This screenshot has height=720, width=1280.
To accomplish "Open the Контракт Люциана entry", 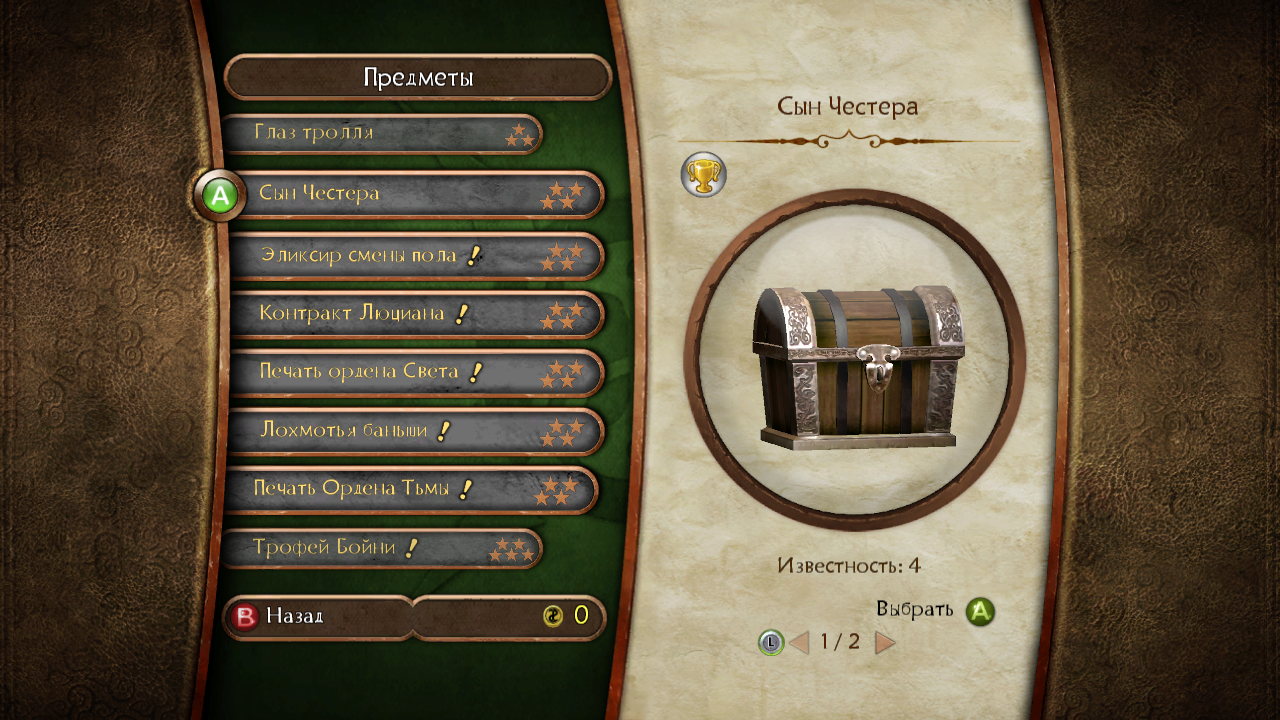I will click(415, 314).
